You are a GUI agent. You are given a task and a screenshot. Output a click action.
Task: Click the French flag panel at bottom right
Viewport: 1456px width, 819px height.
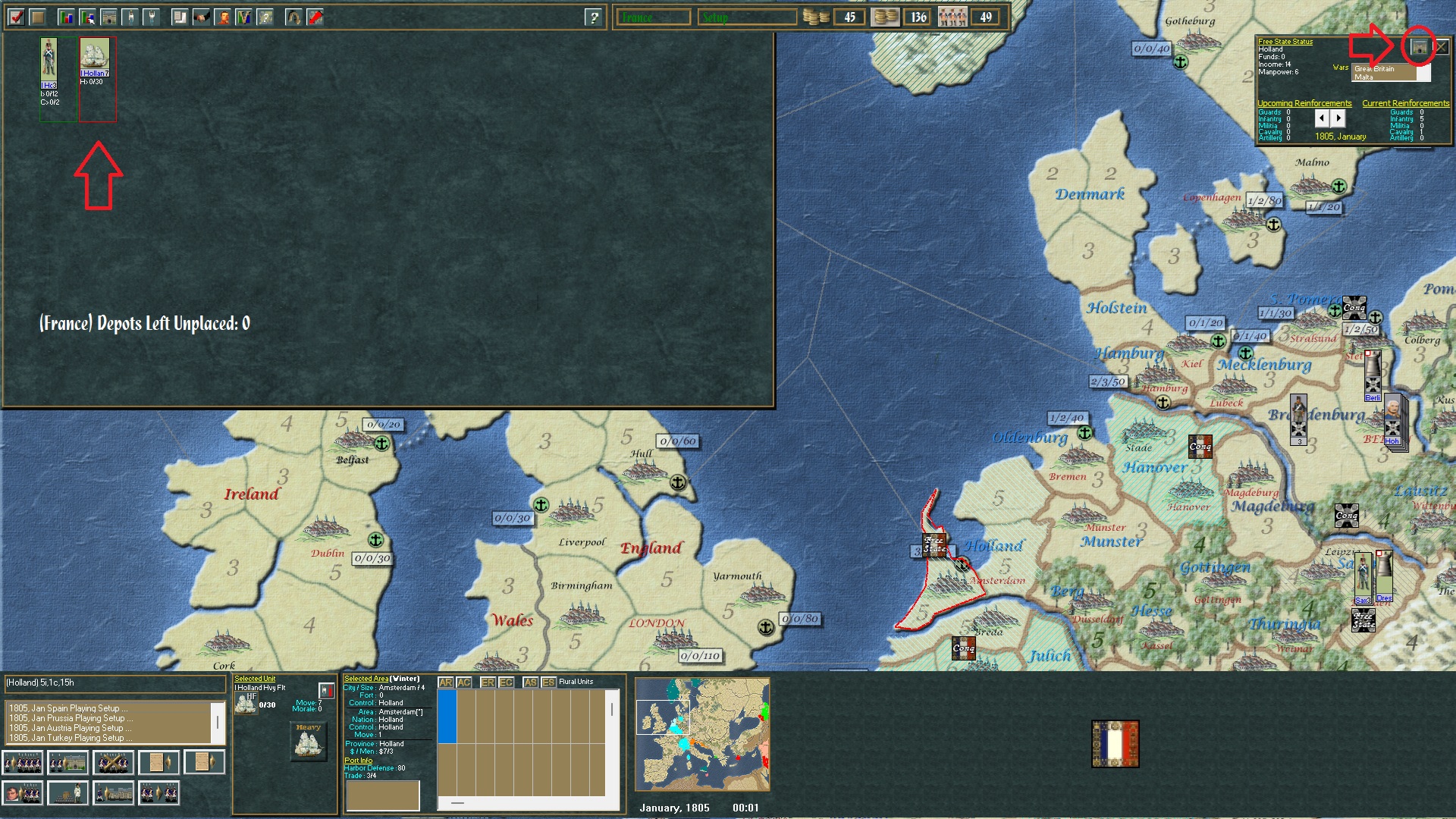coord(1115,745)
